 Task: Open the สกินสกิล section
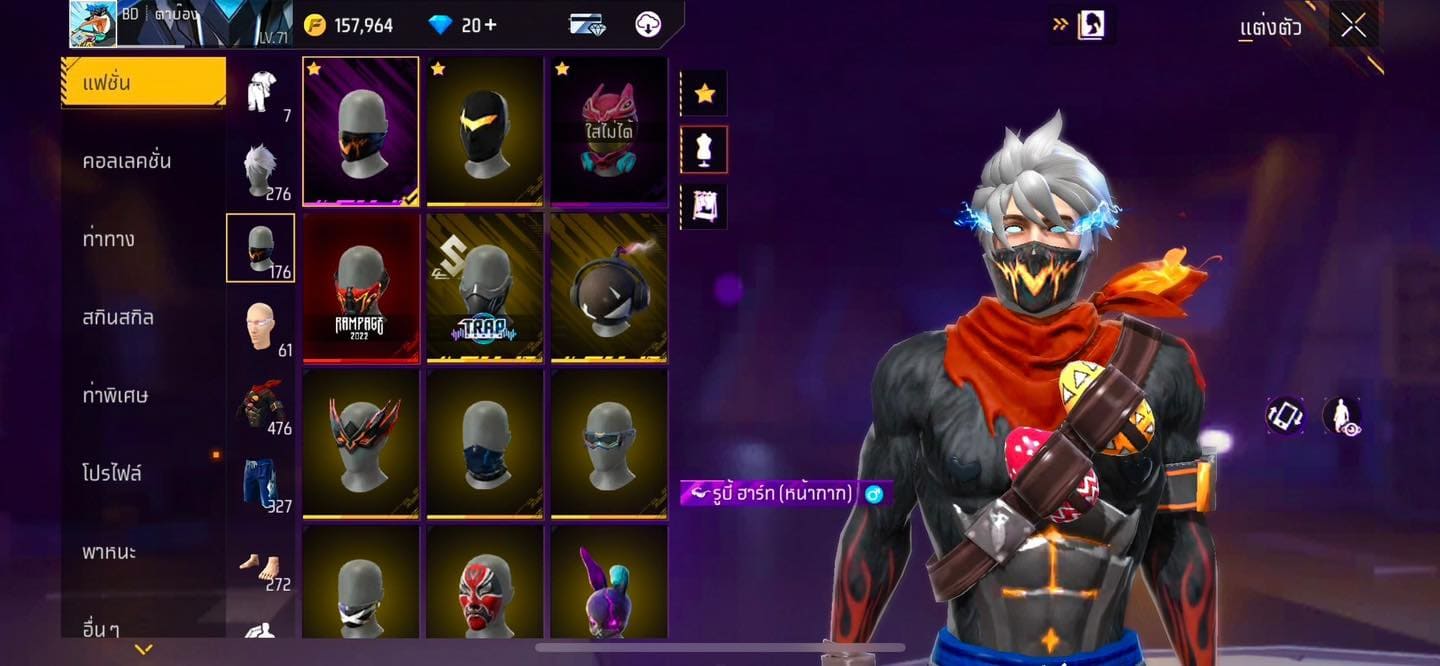[x=118, y=317]
